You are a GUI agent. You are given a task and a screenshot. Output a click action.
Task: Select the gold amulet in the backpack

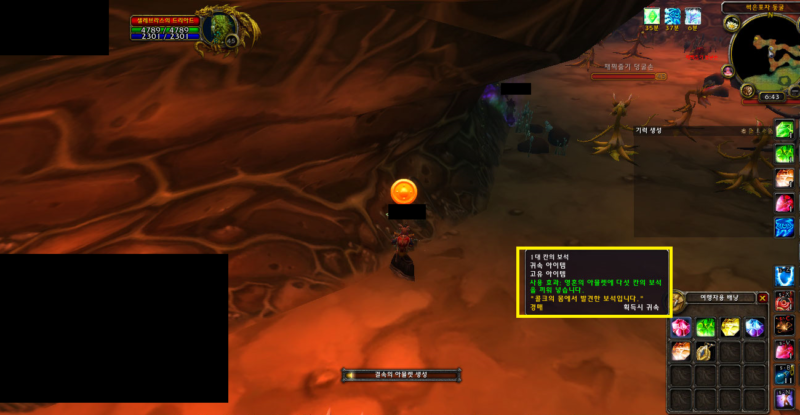point(706,351)
